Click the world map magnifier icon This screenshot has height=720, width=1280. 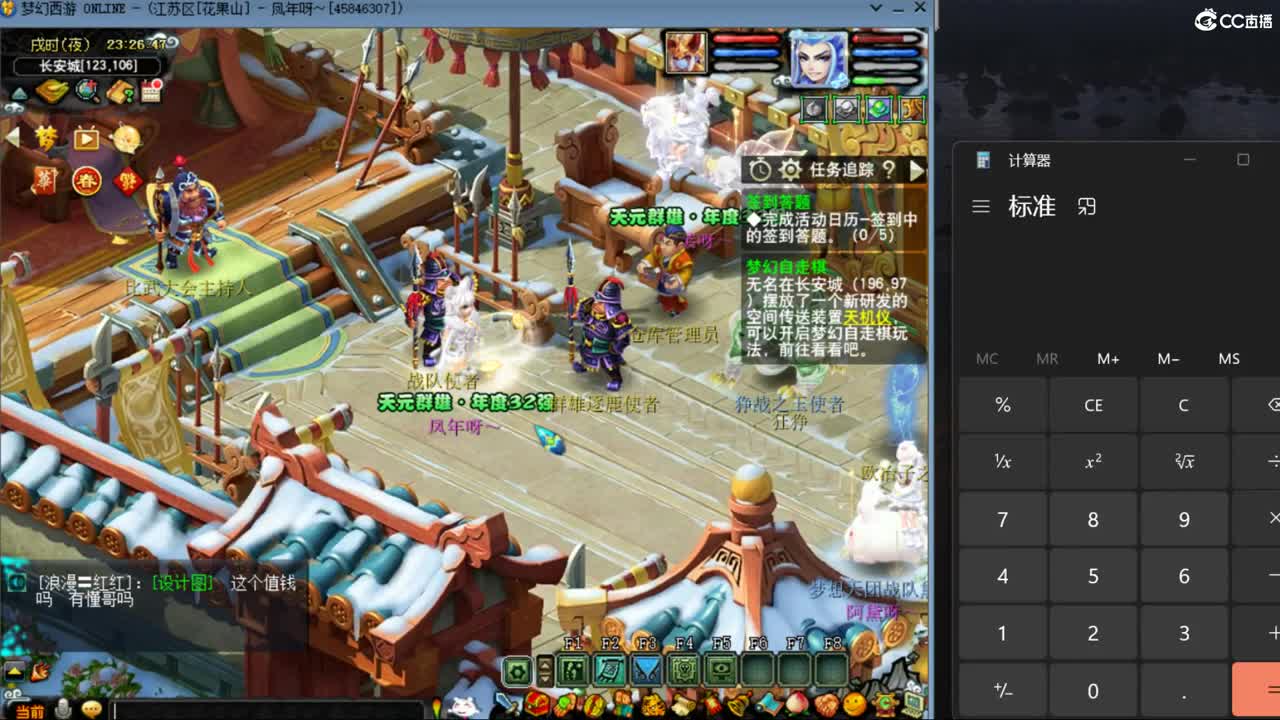tap(85, 90)
